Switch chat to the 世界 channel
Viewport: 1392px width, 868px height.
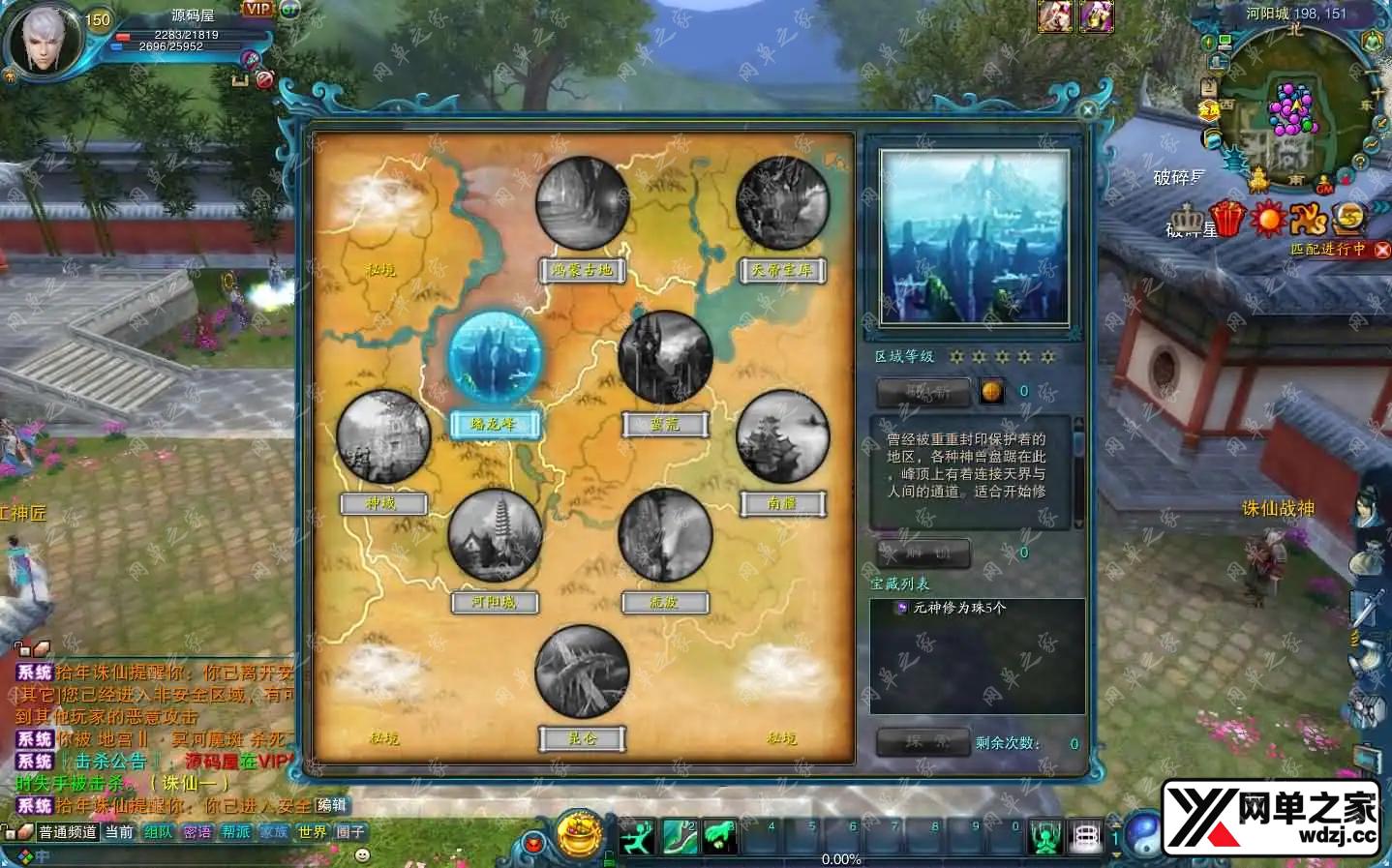click(x=312, y=832)
